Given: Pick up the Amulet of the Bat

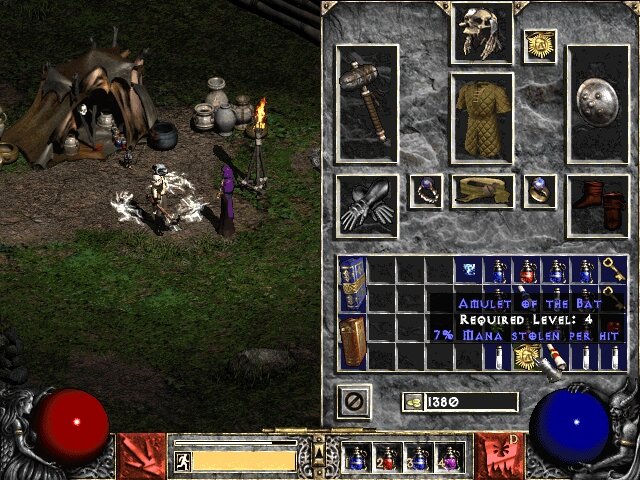Looking at the screenshot, I should pos(526,357).
